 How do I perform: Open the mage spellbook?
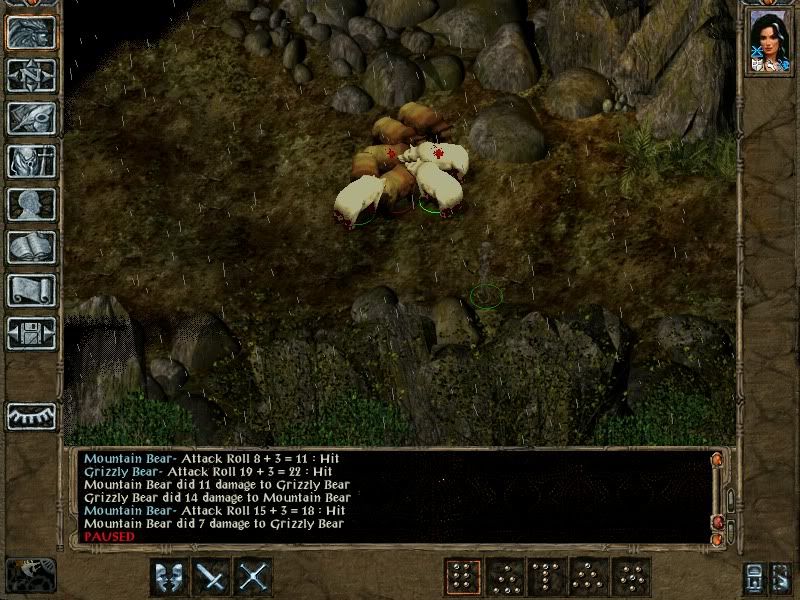point(31,247)
